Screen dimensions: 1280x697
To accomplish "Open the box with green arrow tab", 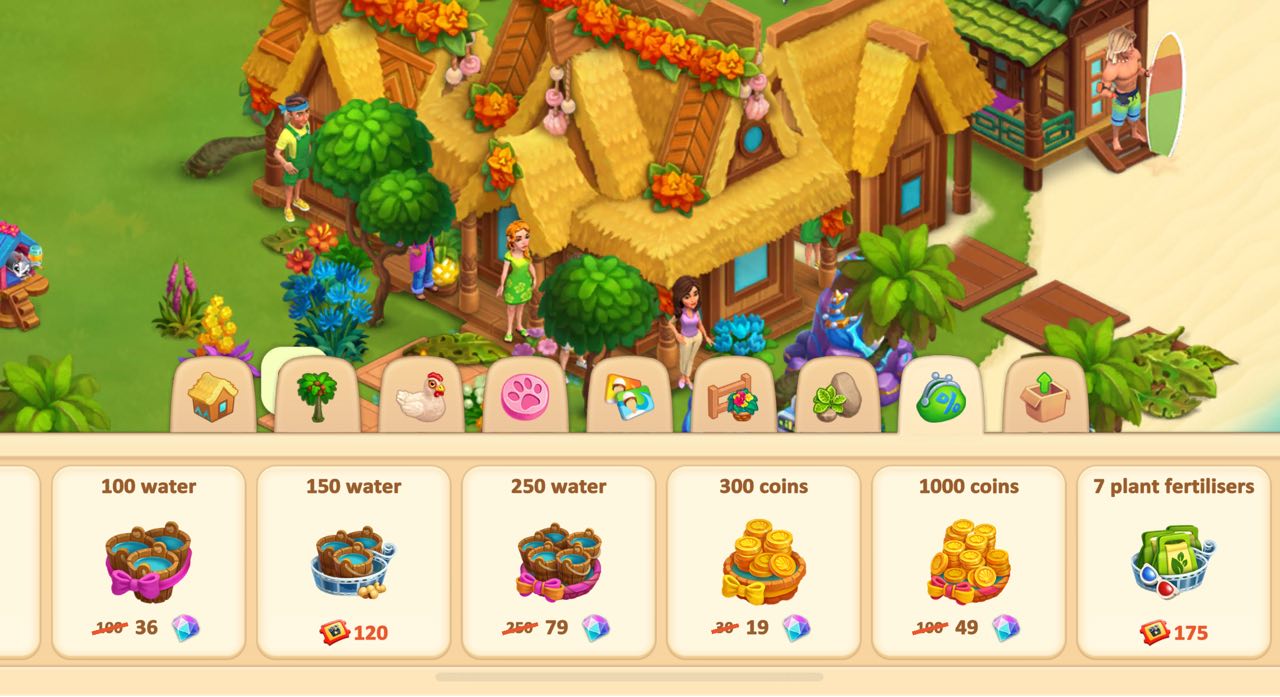I will (1045, 397).
